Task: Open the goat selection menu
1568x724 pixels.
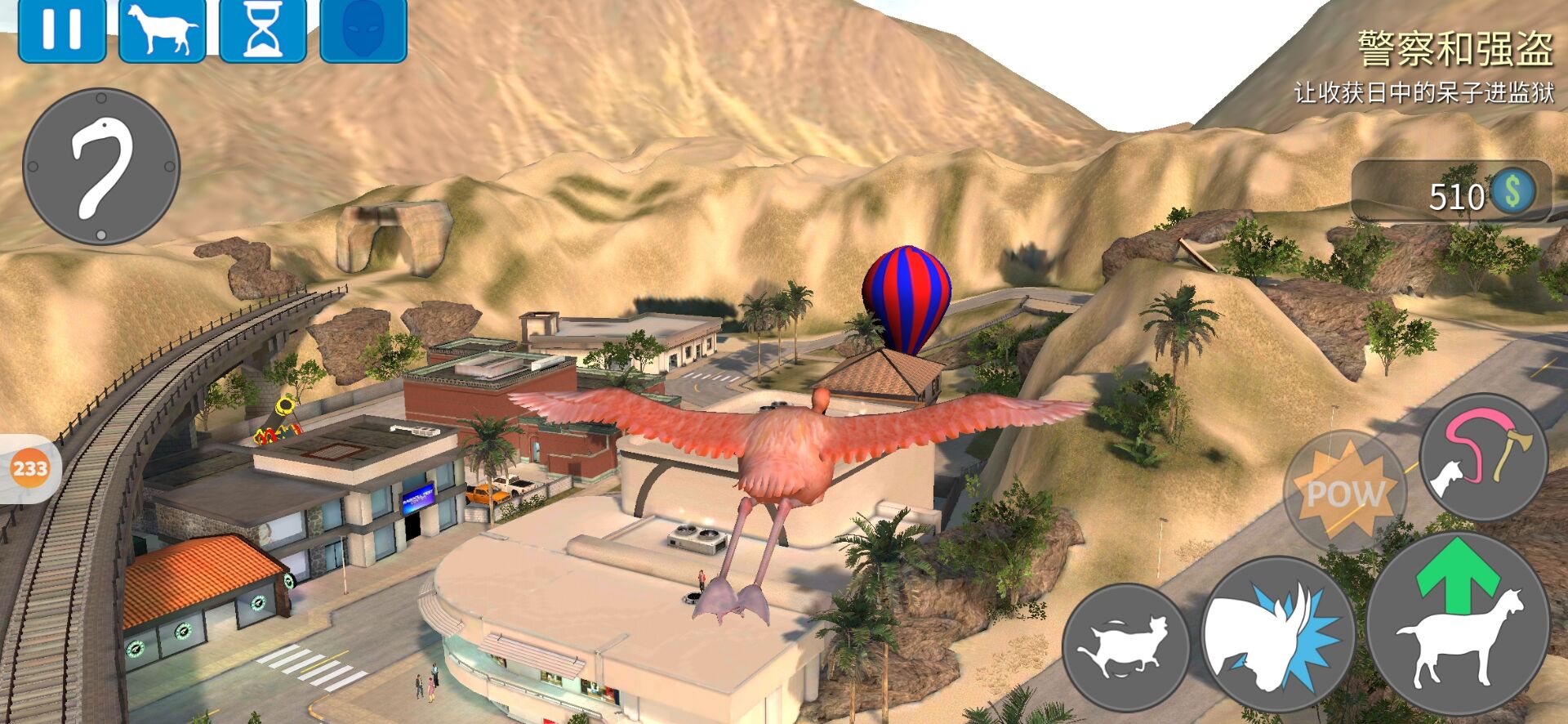Action: (x=162, y=30)
